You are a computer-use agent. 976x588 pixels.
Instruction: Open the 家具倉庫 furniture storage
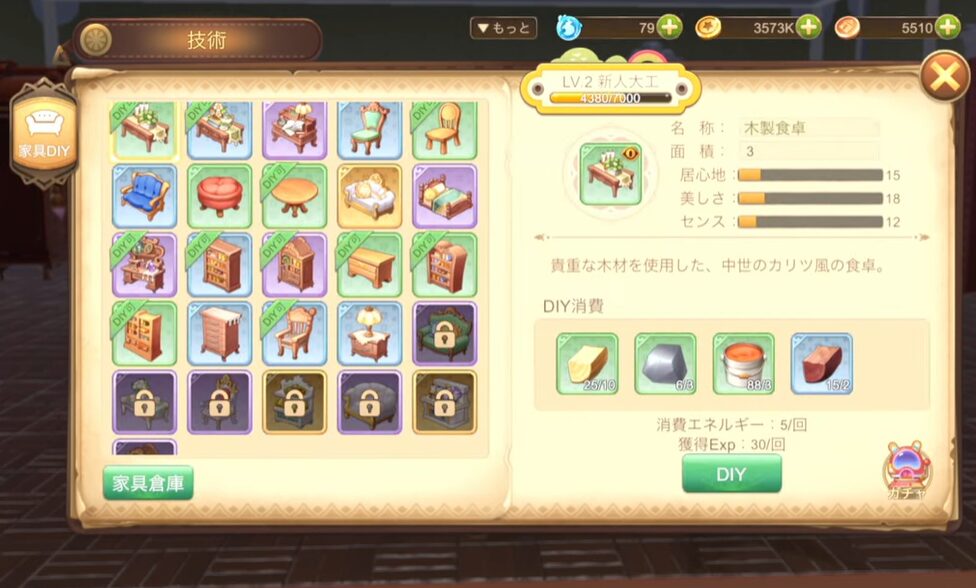pos(148,483)
